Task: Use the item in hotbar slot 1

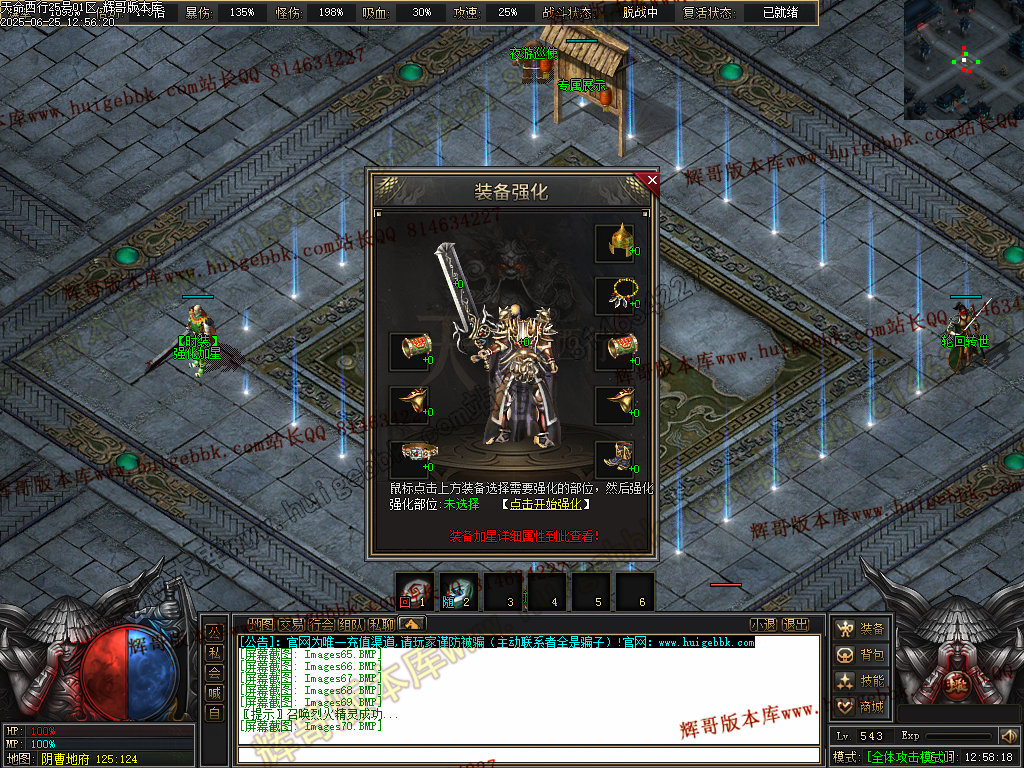Action: pyautogui.click(x=414, y=591)
